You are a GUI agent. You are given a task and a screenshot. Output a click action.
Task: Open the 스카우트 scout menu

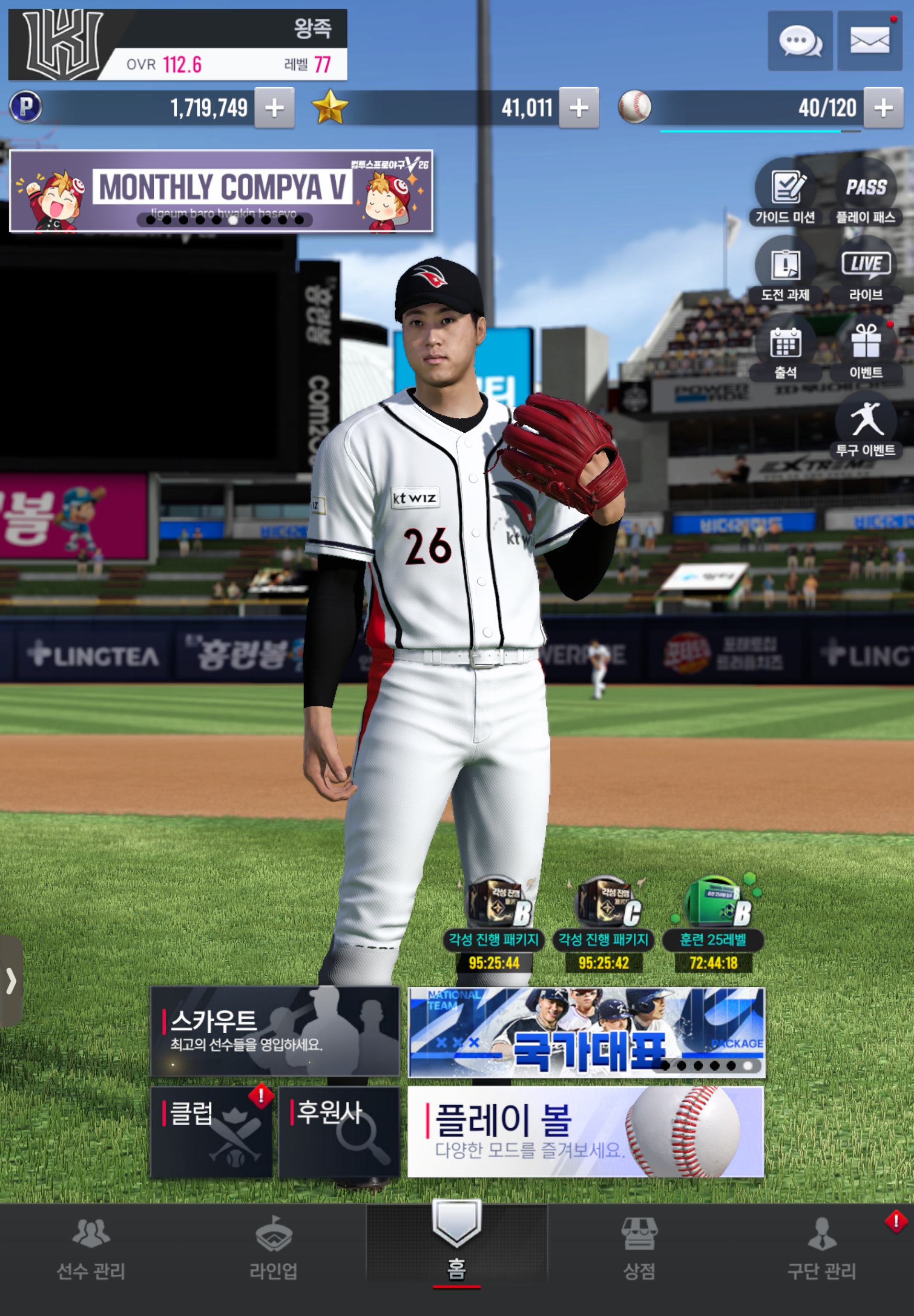pos(274,1031)
